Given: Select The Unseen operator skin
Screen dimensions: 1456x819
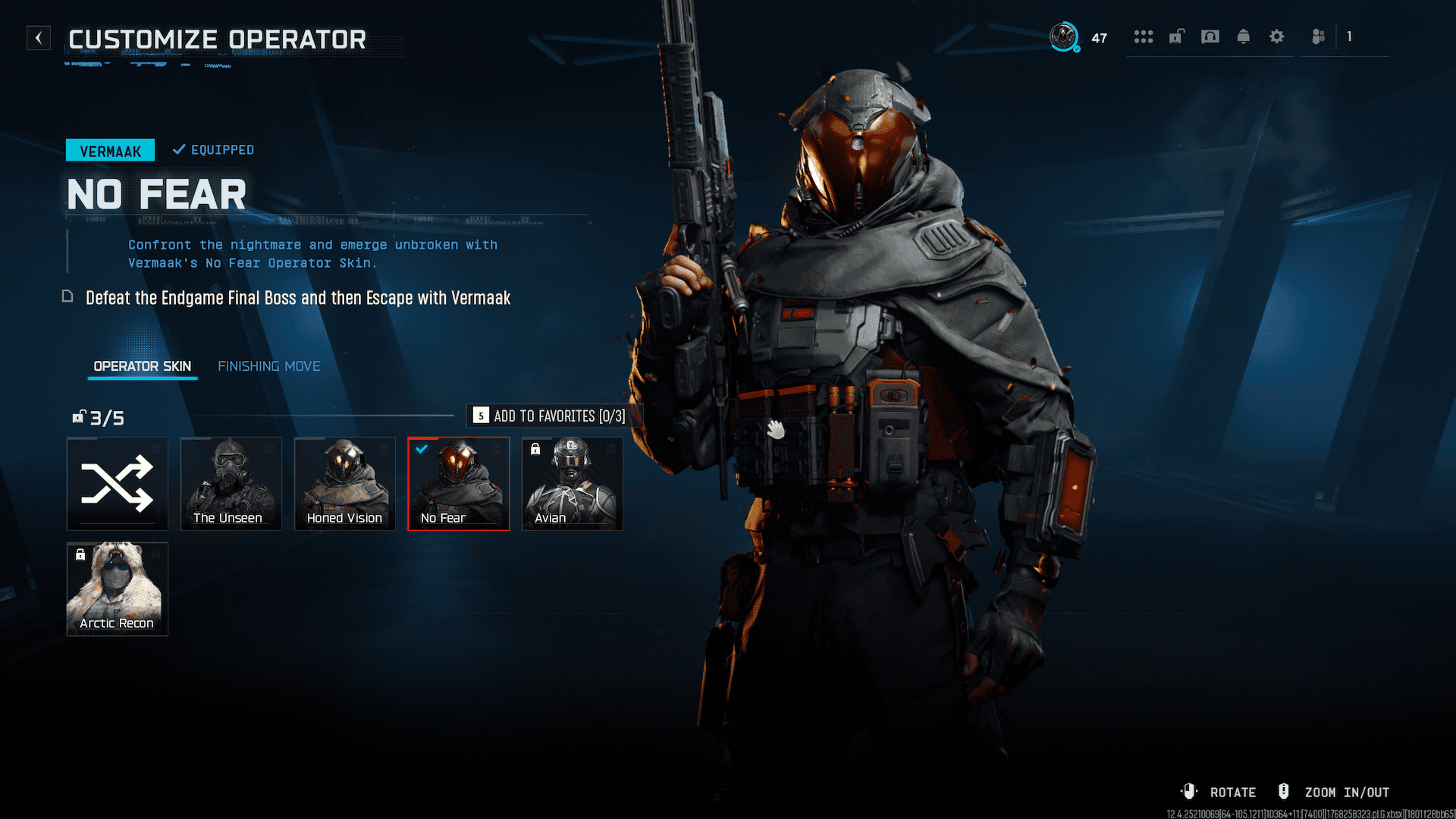Looking at the screenshot, I should click(231, 484).
